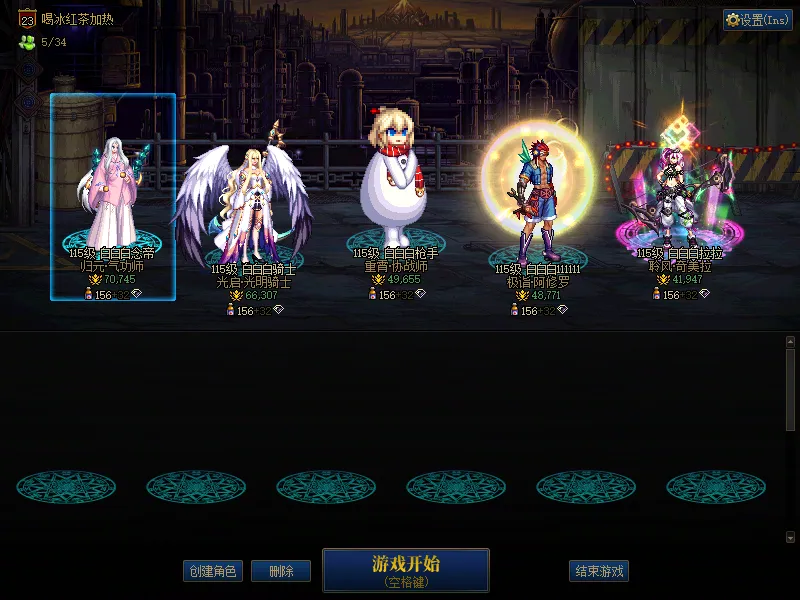Click the 删除 delete character button
The height and width of the screenshot is (600, 800).
point(280,571)
